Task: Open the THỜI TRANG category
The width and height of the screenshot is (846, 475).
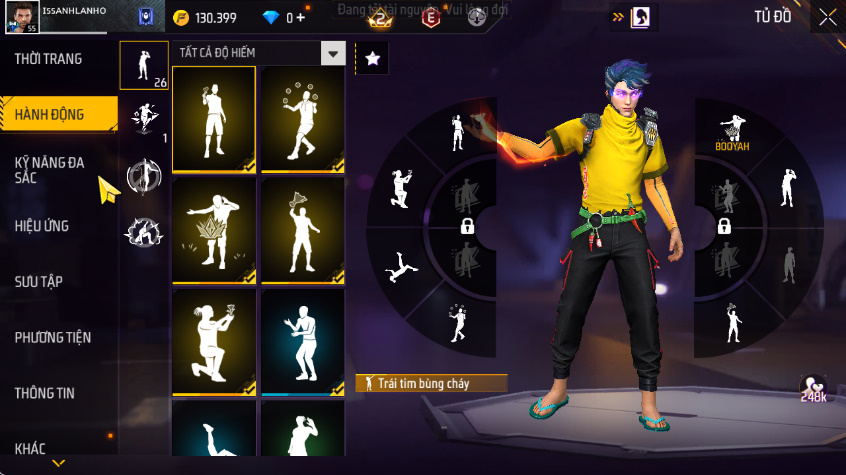Action: [48, 59]
